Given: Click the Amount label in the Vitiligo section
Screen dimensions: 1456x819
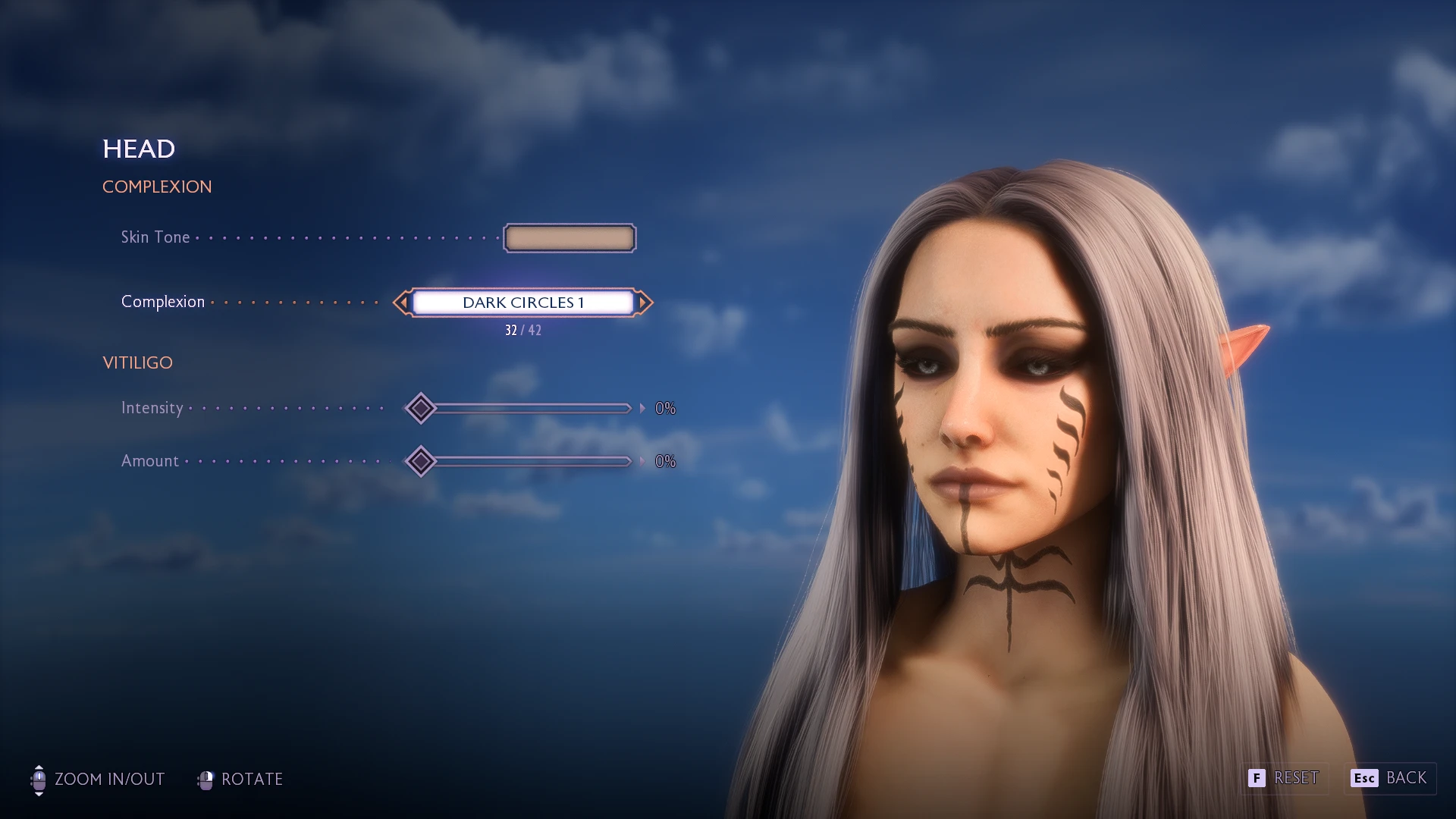Looking at the screenshot, I should pos(149,461).
